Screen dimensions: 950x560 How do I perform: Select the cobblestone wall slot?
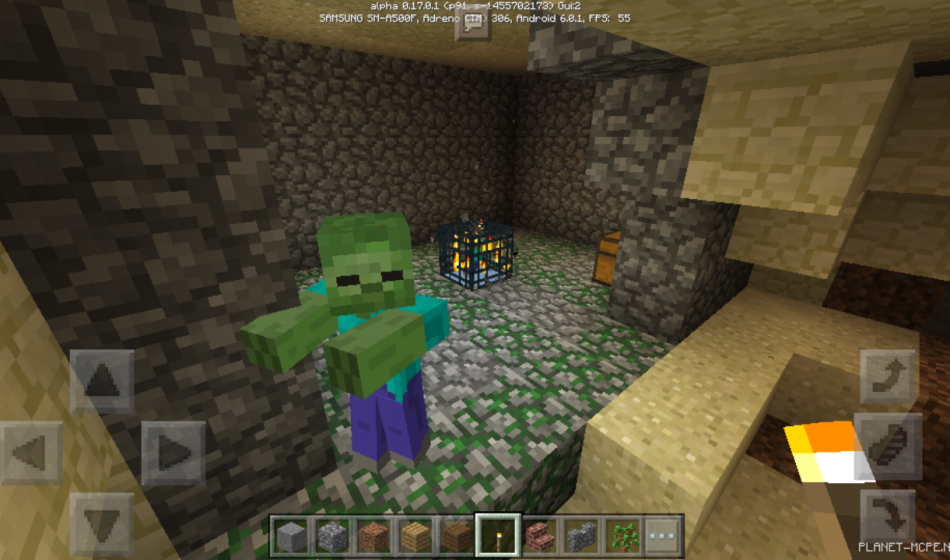tap(579, 534)
